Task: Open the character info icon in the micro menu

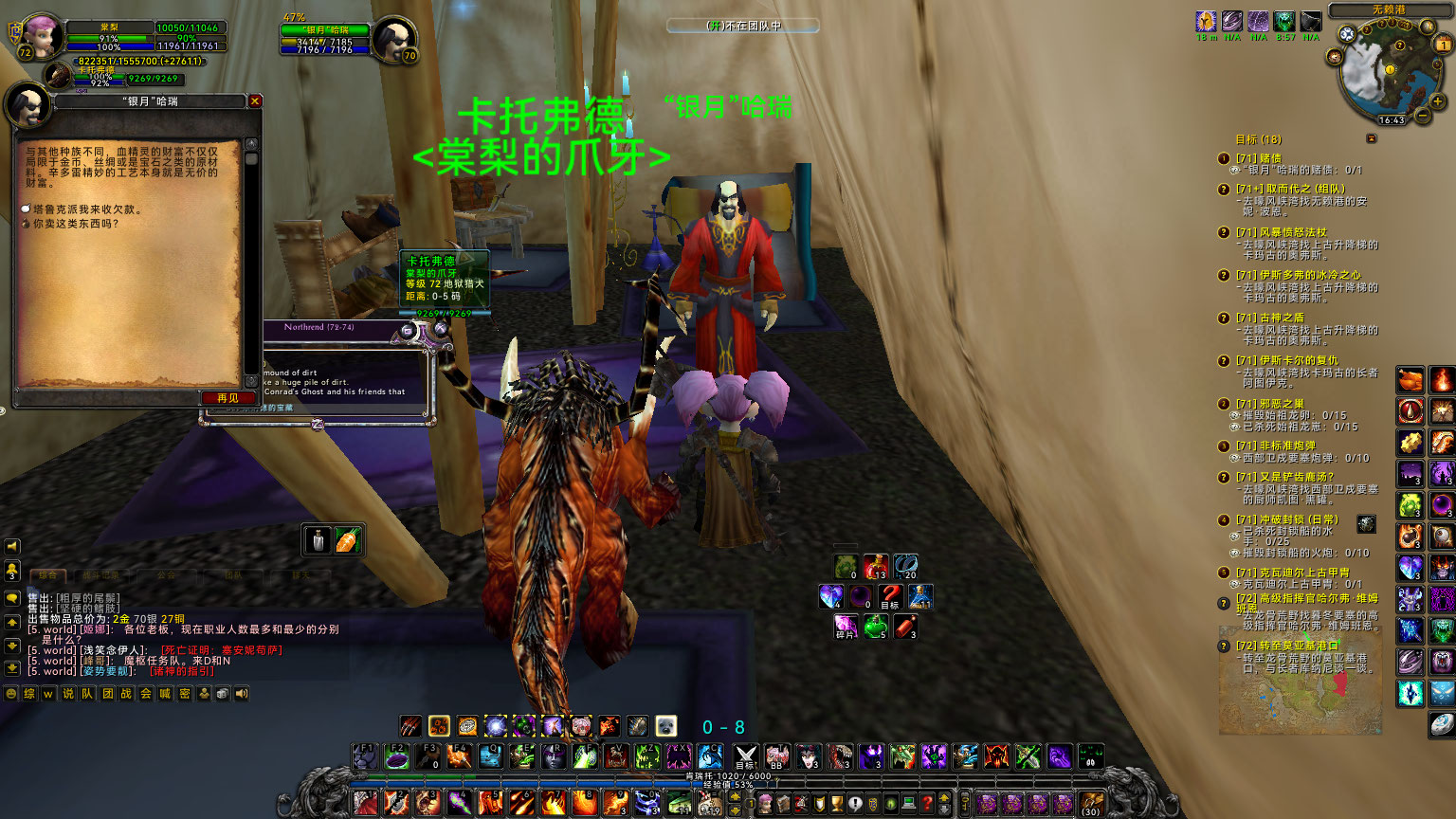Action: tap(765, 802)
